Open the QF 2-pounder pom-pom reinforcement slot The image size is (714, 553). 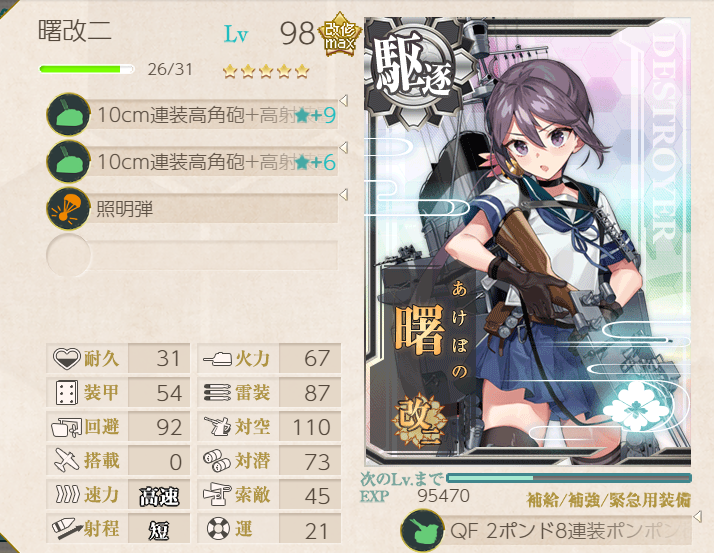[550, 530]
